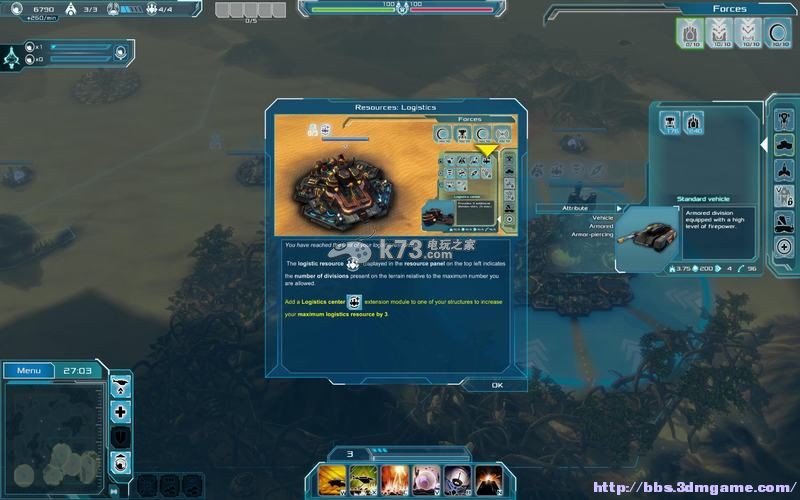Trigger the fiery explosion ability
Image resolution: width=800 pixels, height=500 pixels.
click(x=394, y=478)
